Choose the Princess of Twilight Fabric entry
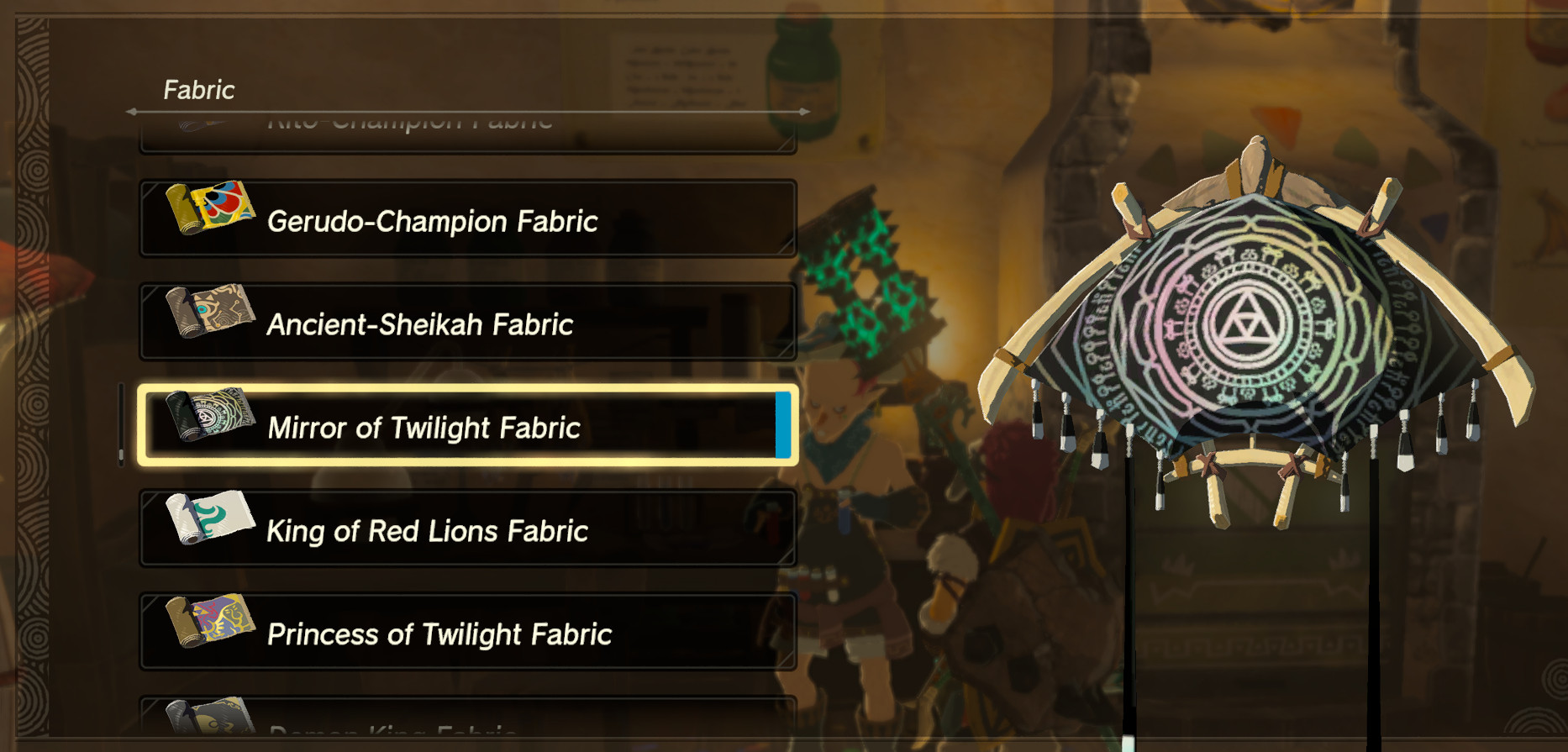Viewport: 1568px width, 752px height. click(466, 634)
